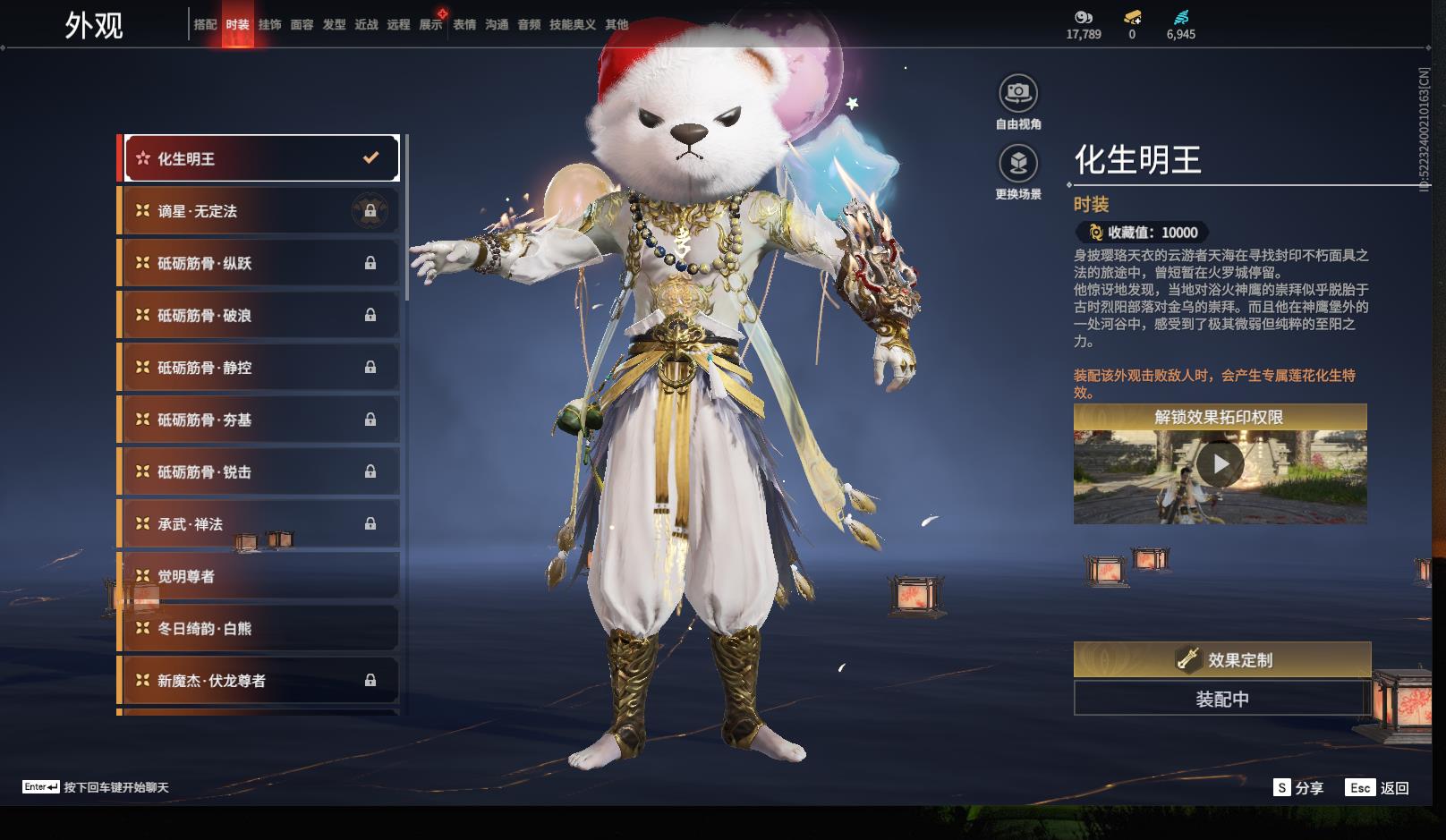Open the 效果定制 effect customization

click(1221, 659)
